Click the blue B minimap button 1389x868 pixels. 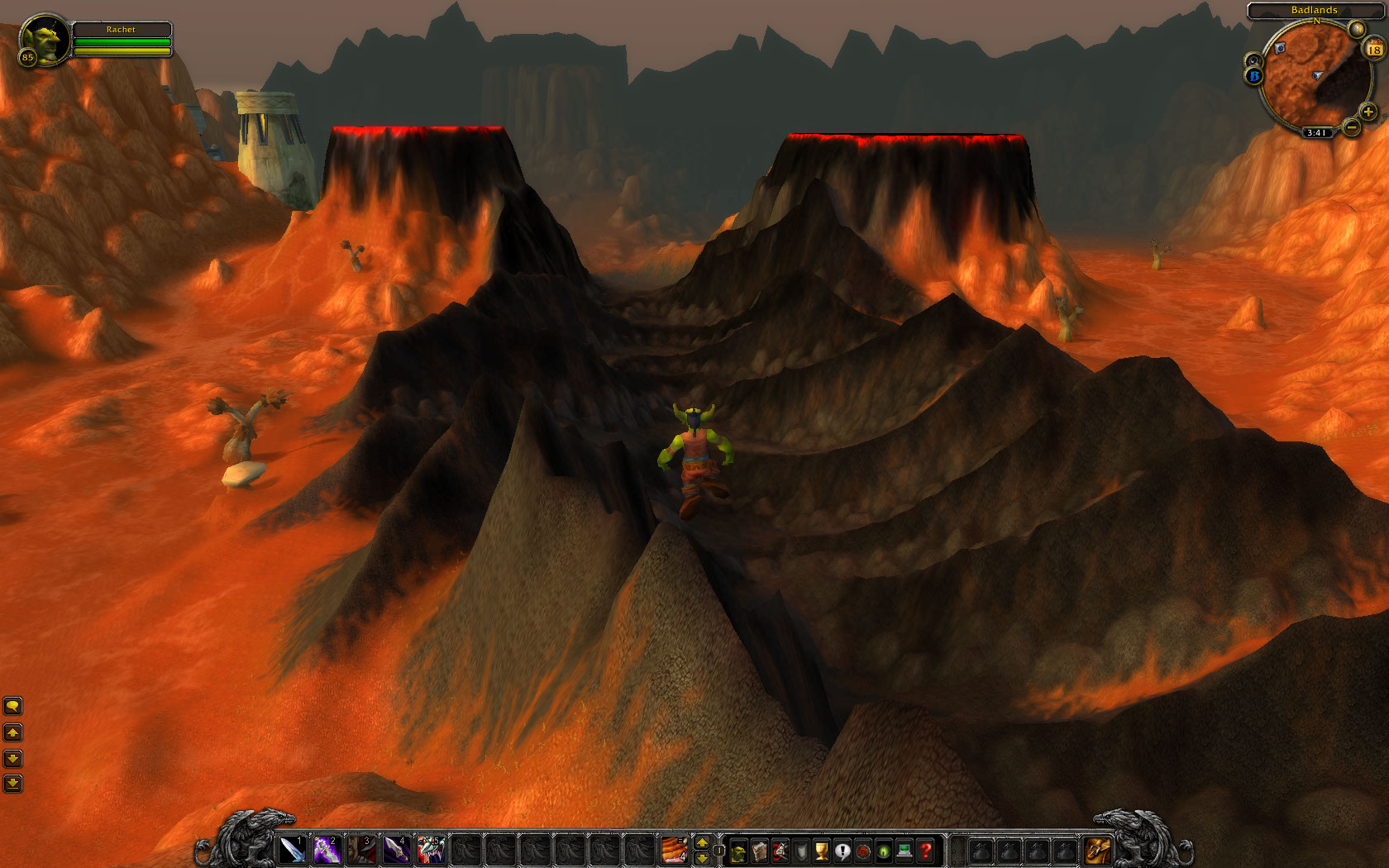click(x=1254, y=76)
